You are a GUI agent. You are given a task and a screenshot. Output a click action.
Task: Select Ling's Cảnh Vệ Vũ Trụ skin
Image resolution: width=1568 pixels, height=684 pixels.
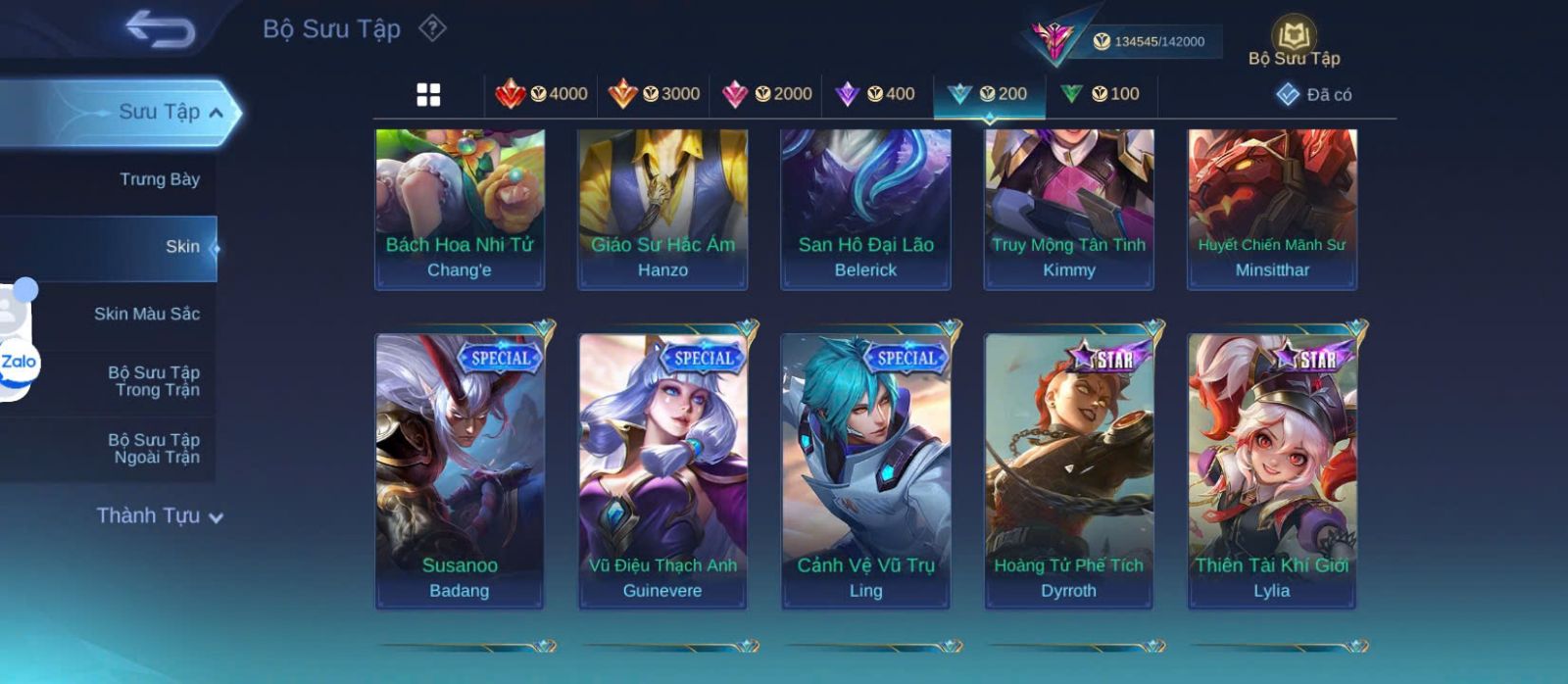[865, 468]
